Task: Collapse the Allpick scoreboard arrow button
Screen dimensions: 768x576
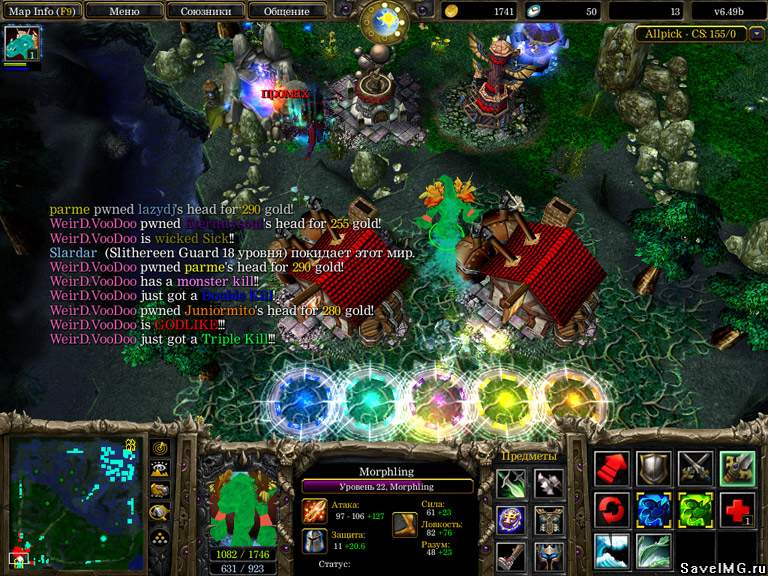Action: click(755, 34)
